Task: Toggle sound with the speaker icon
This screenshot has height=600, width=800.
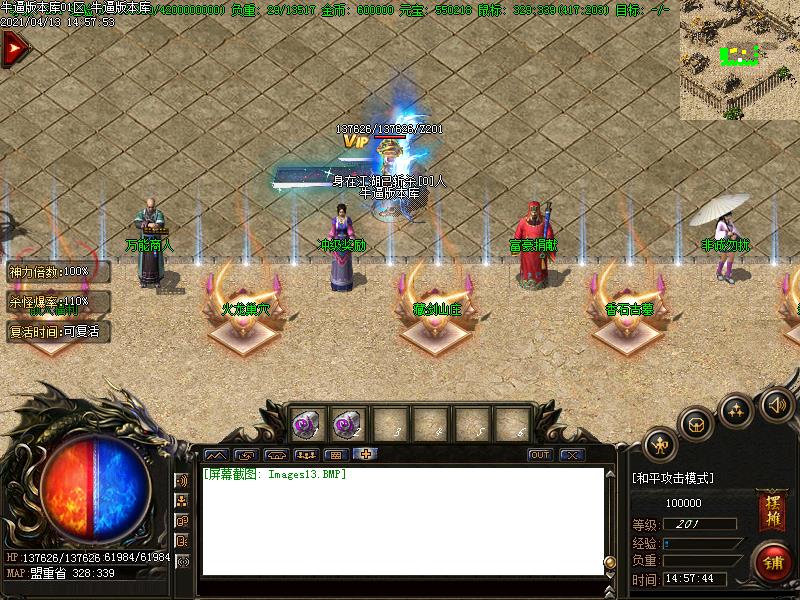Action: click(775, 404)
